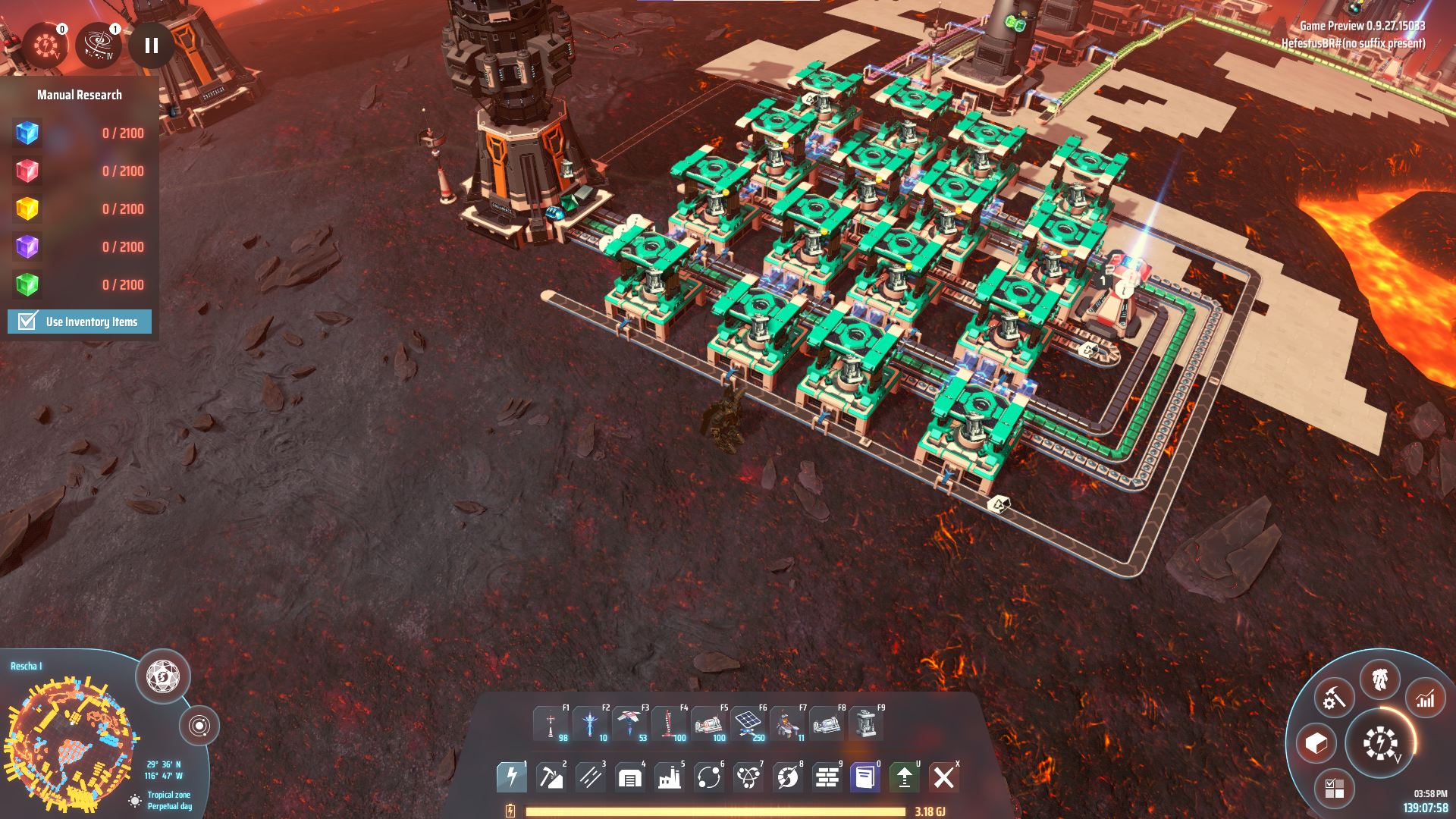This screenshot has width=1456, height=819.
Task: Select the mining pickaxe build category
Action: pyautogui.click(x=551, y=777)
